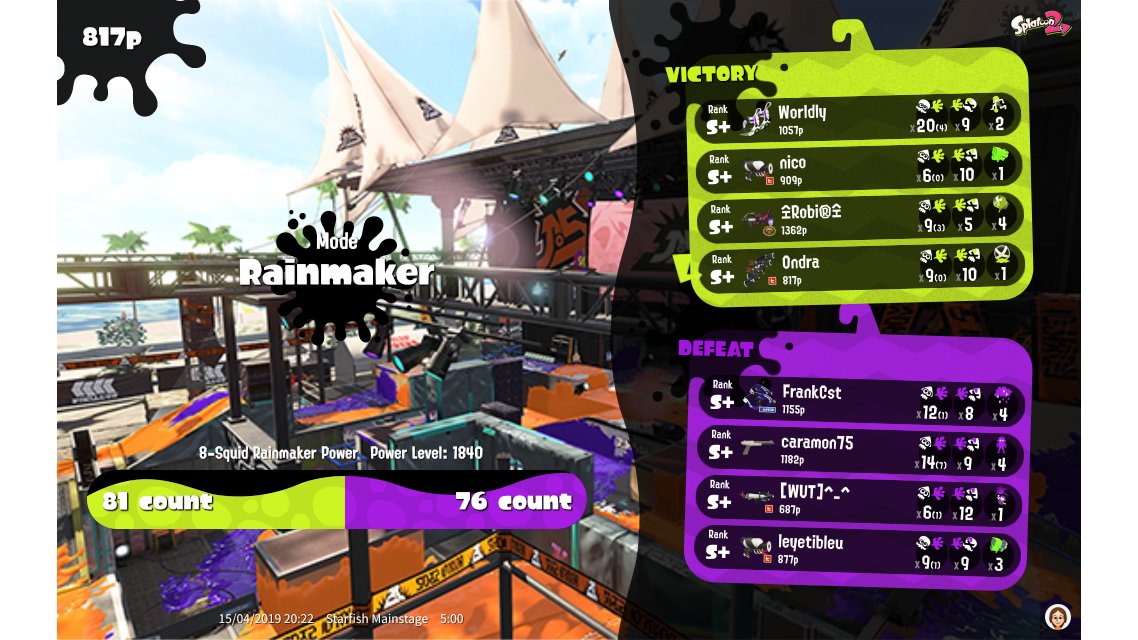Viewport: 1138px width, 640px height.
Task: Open FrankCst's player row
Action: tap(860, 398)
